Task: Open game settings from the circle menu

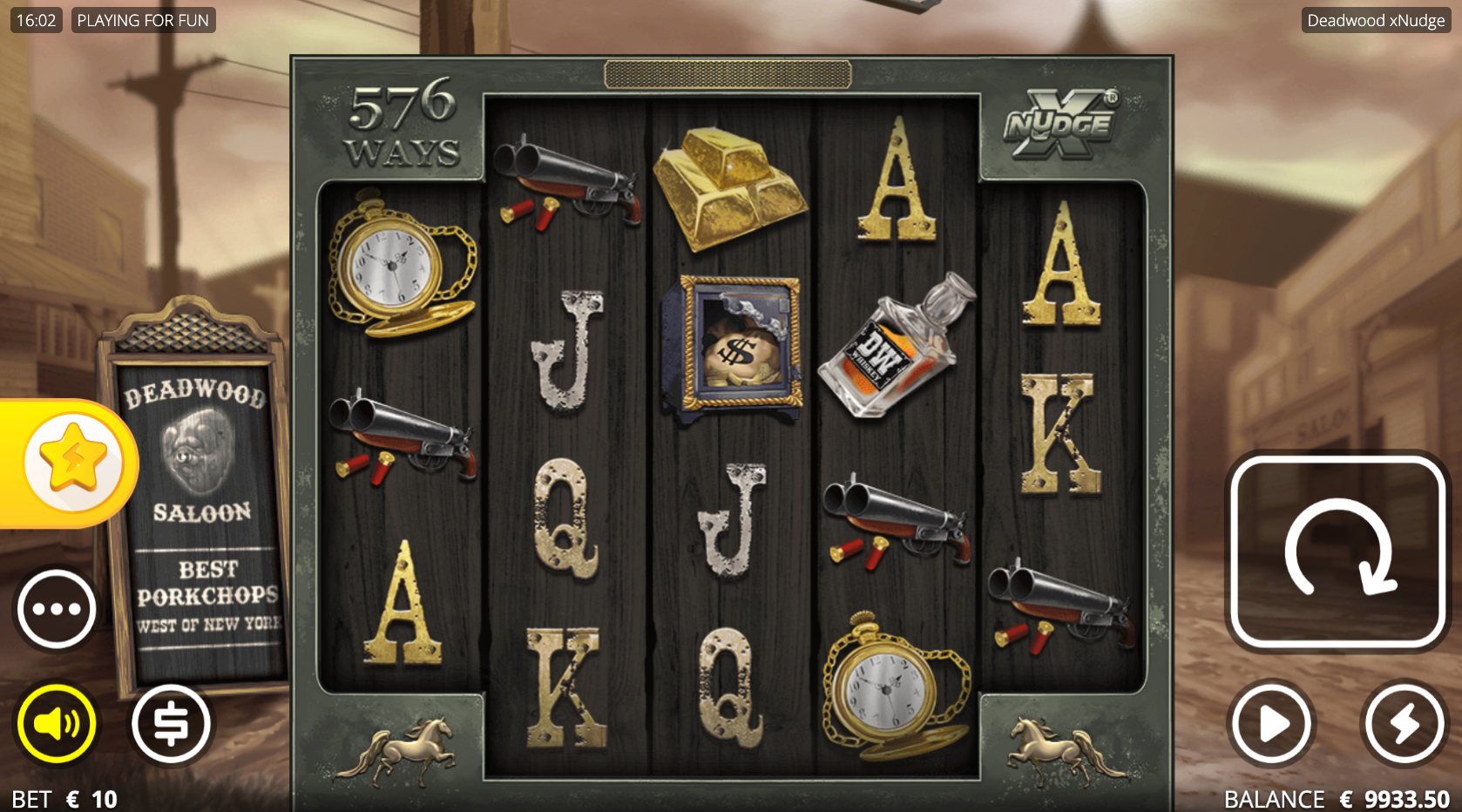Action: click(56, 609)
